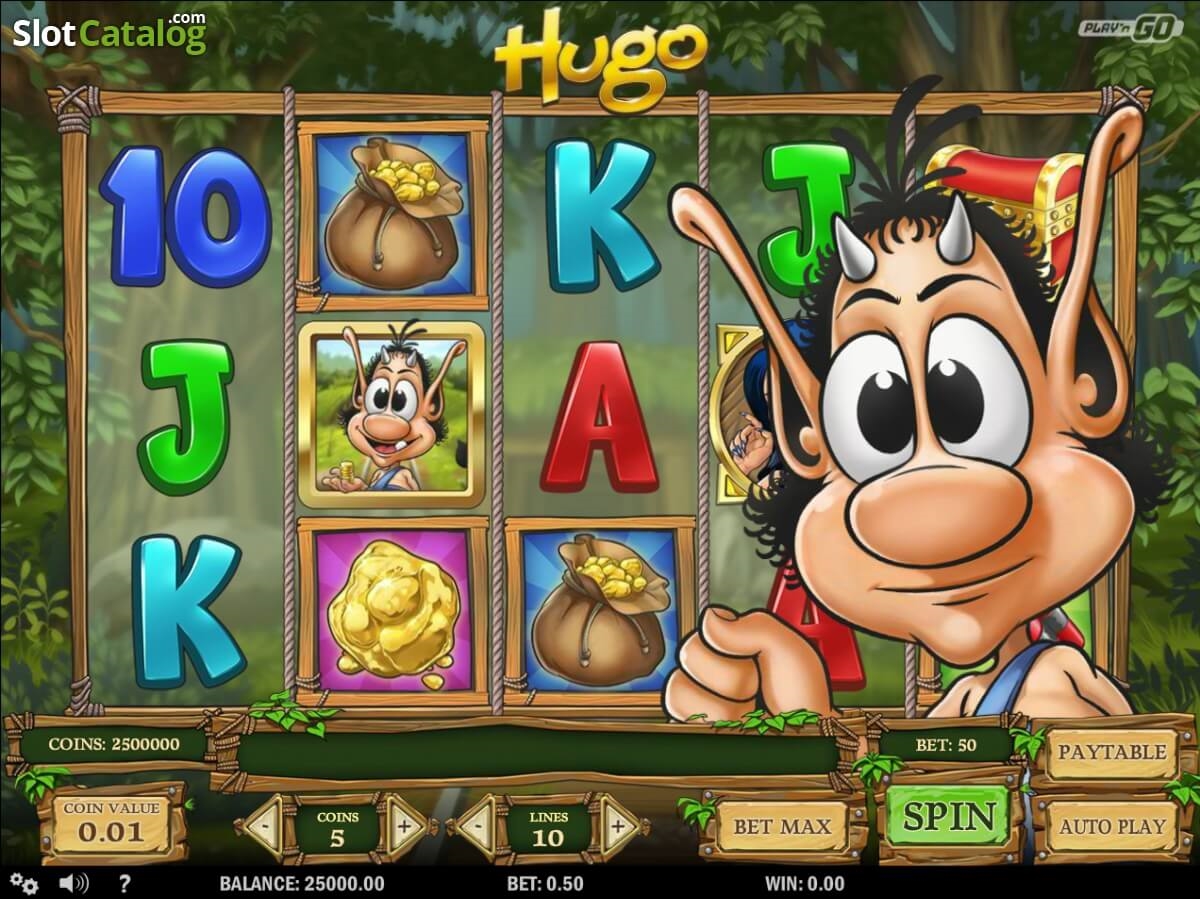Click the Bet Max button

coord(782,827)
